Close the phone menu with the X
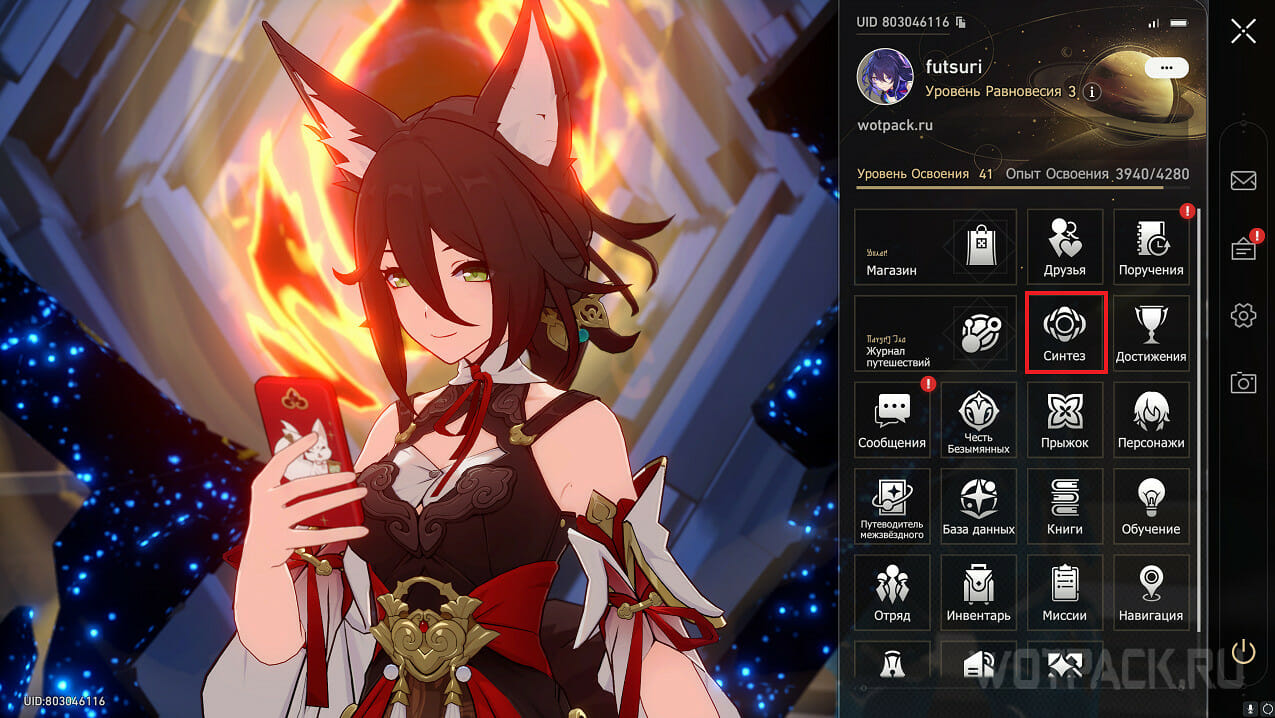 1243,31
